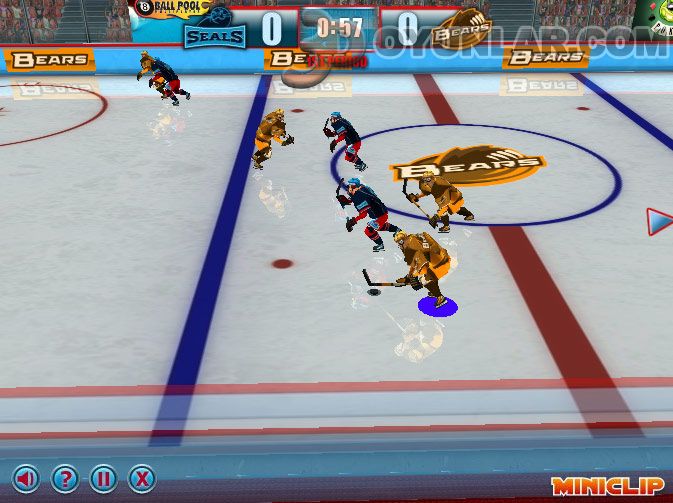Toggle the sound with the speaker button
This screenshot has width=673, height=503.
26,479
